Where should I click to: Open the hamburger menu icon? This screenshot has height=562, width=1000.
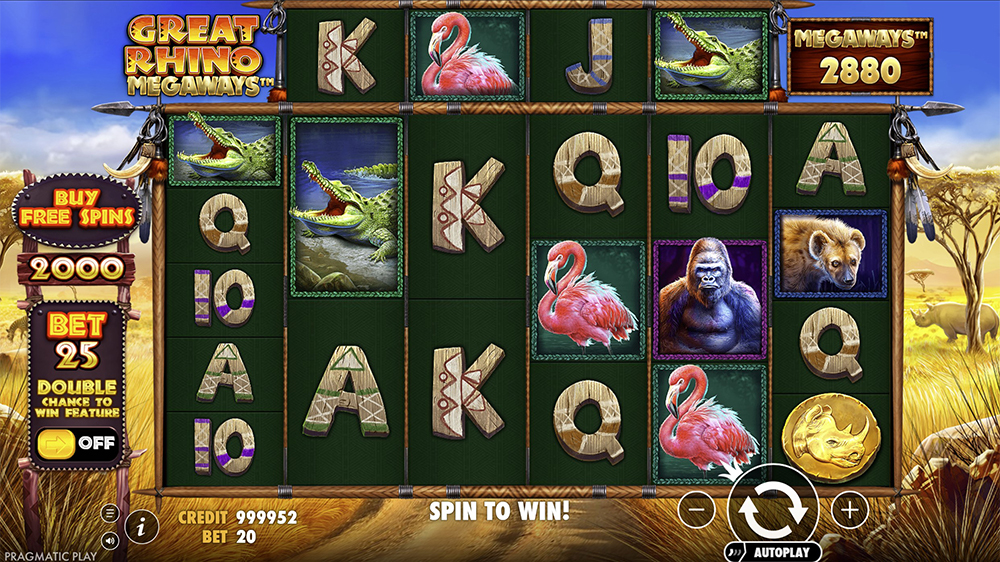pyautogui.click(x=110, y=513)
